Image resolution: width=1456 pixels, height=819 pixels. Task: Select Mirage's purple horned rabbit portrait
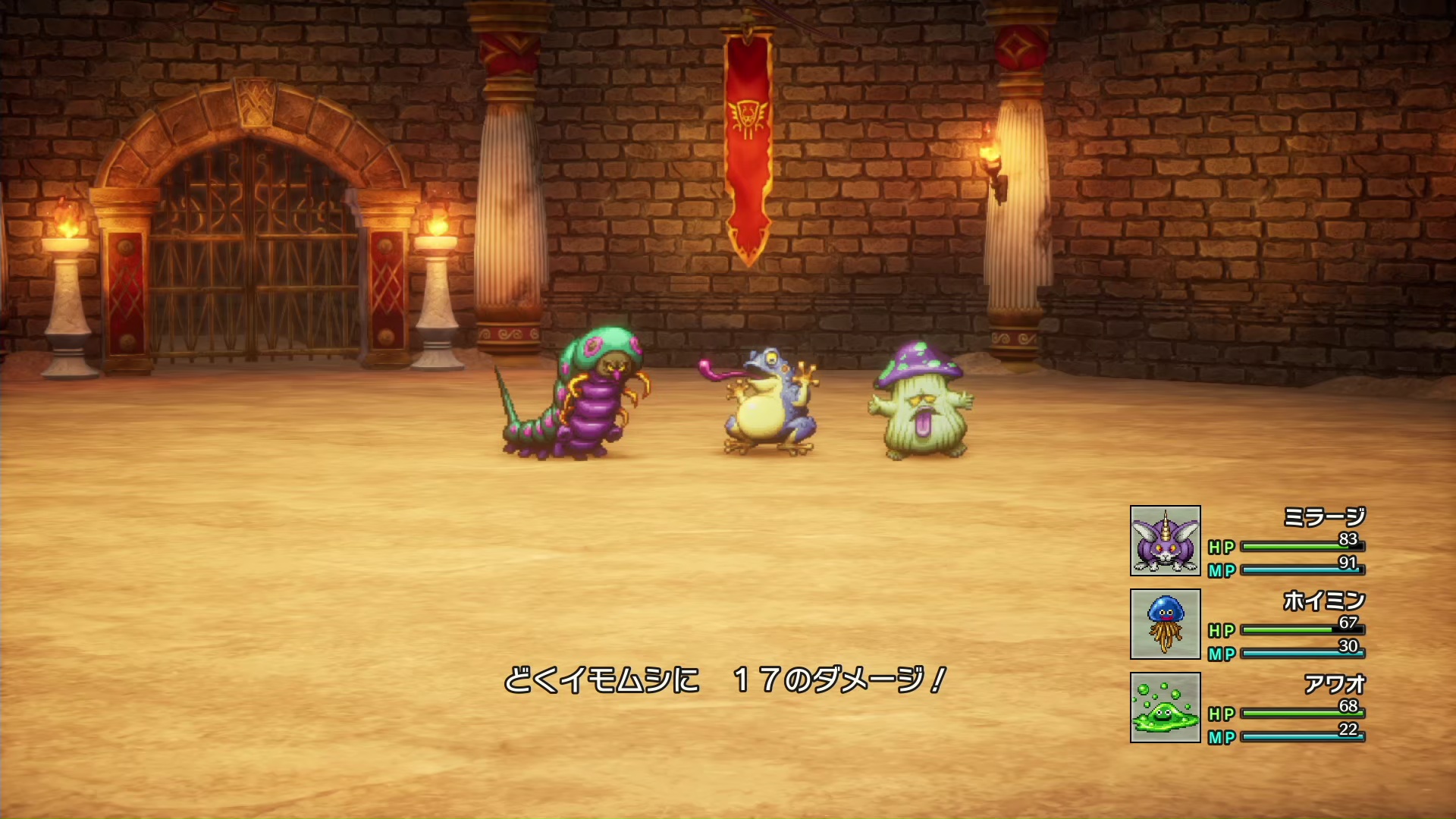click(x=1165, y=541)
